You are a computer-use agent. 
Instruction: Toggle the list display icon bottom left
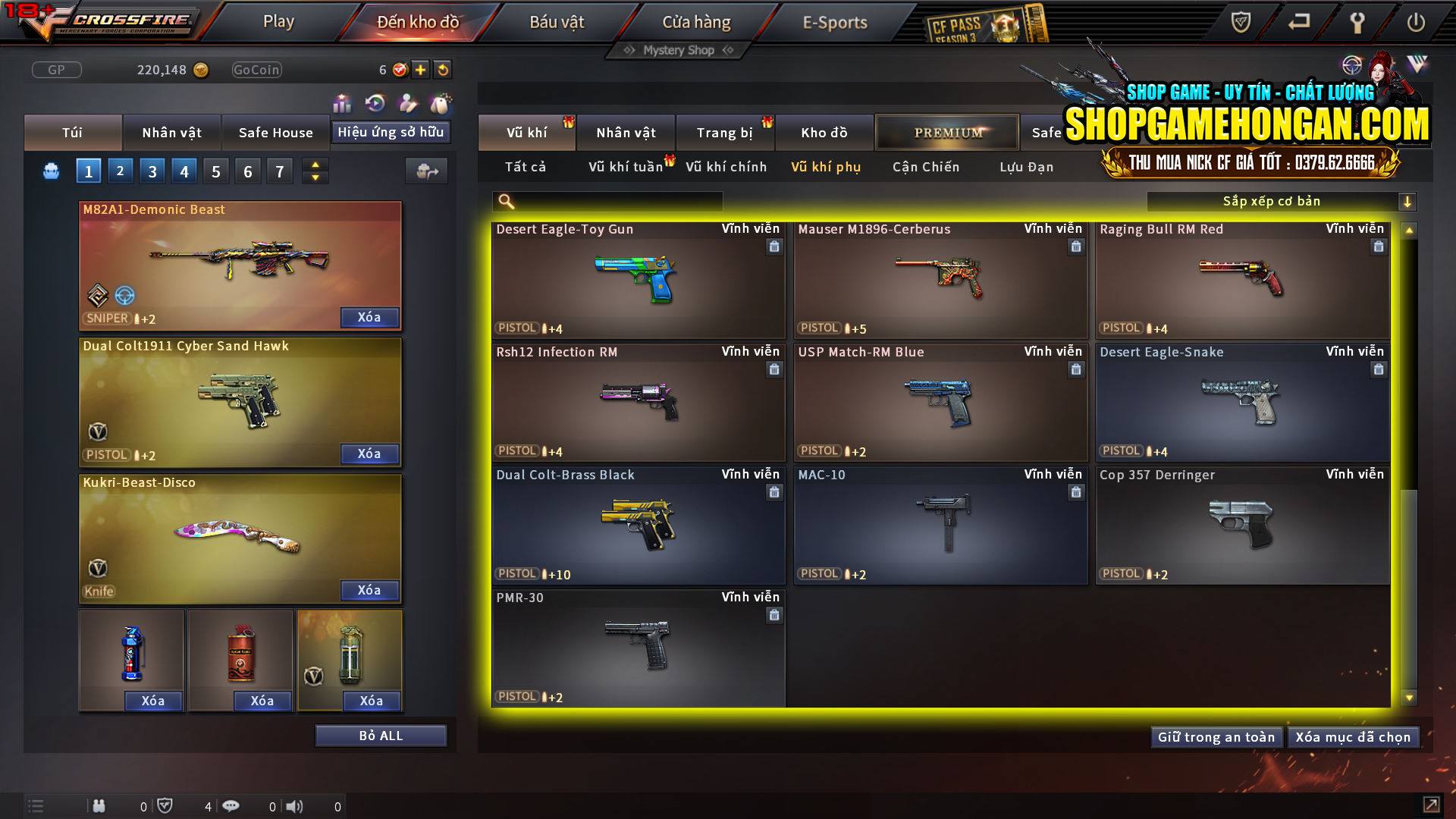(x=36, y=805)
